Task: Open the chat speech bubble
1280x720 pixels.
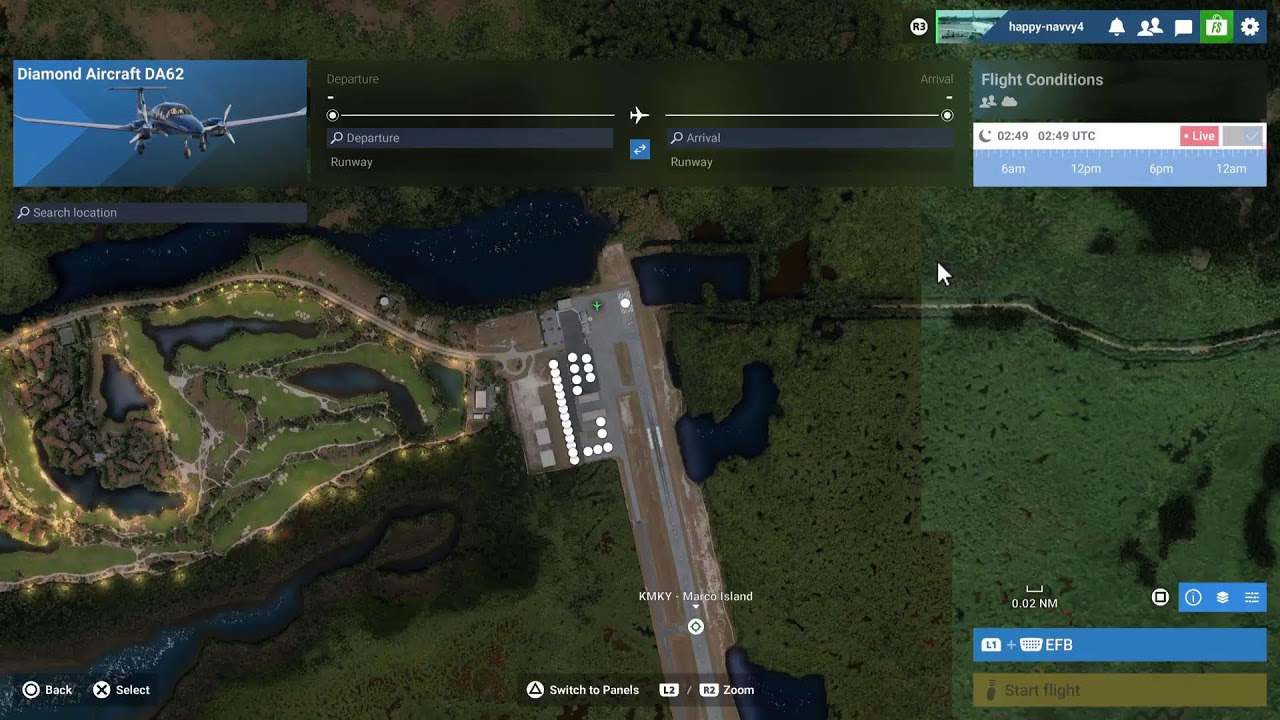Action: tap(1183, 27)
